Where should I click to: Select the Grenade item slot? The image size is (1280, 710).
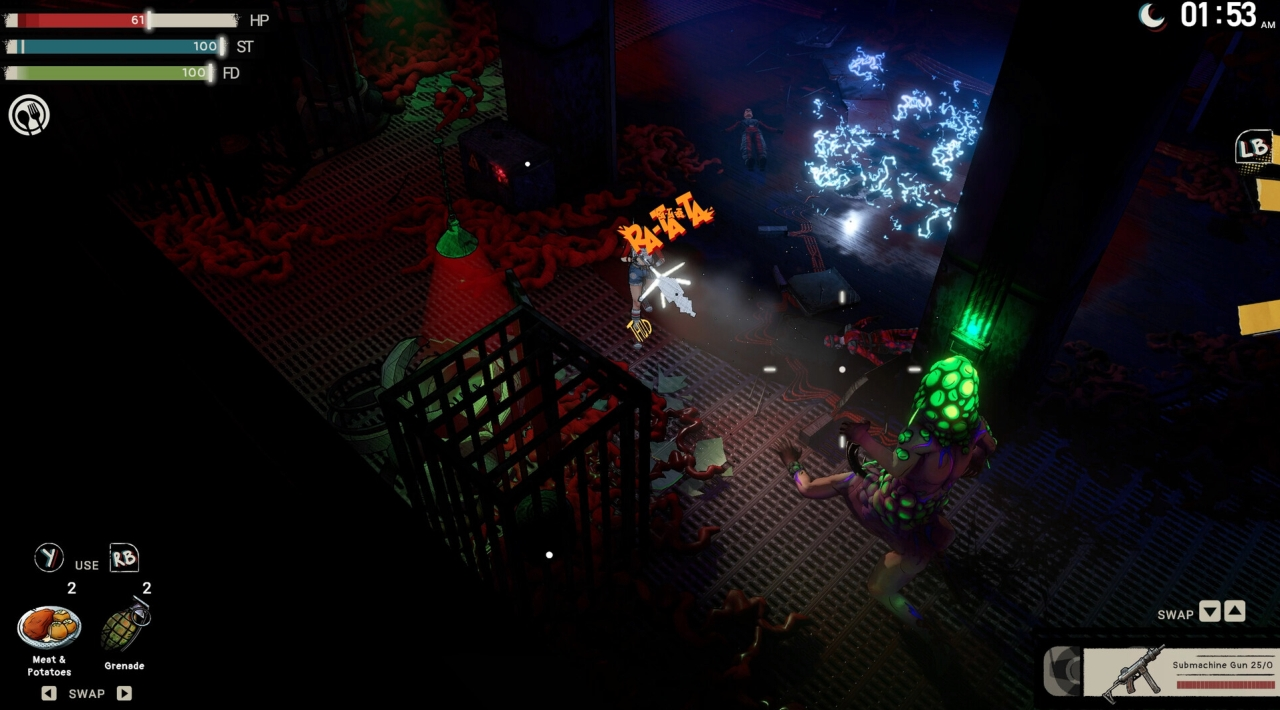125,627
